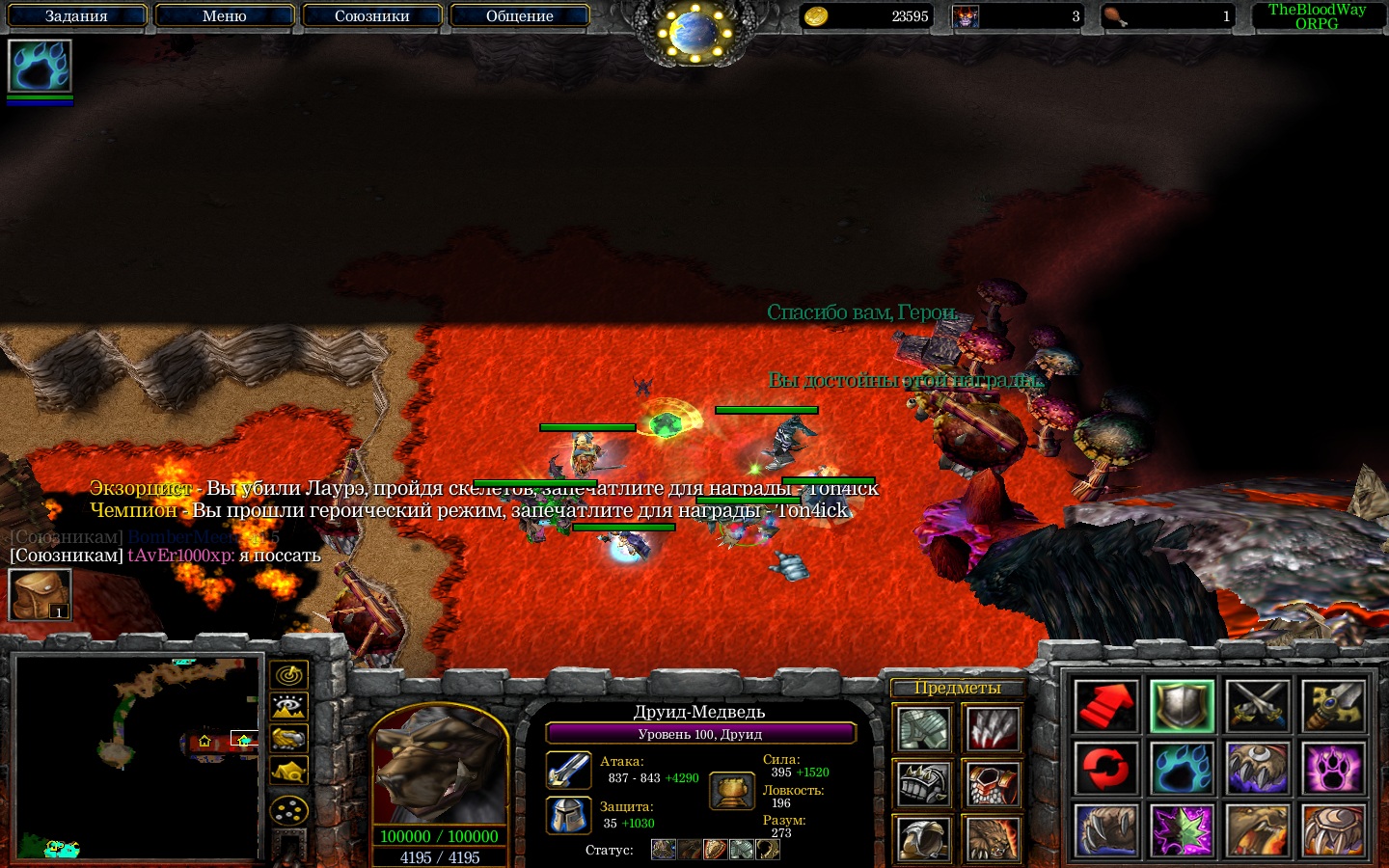Open the formation toggle button
This screenshot has height=868, width=1389.
click(288, 810)
